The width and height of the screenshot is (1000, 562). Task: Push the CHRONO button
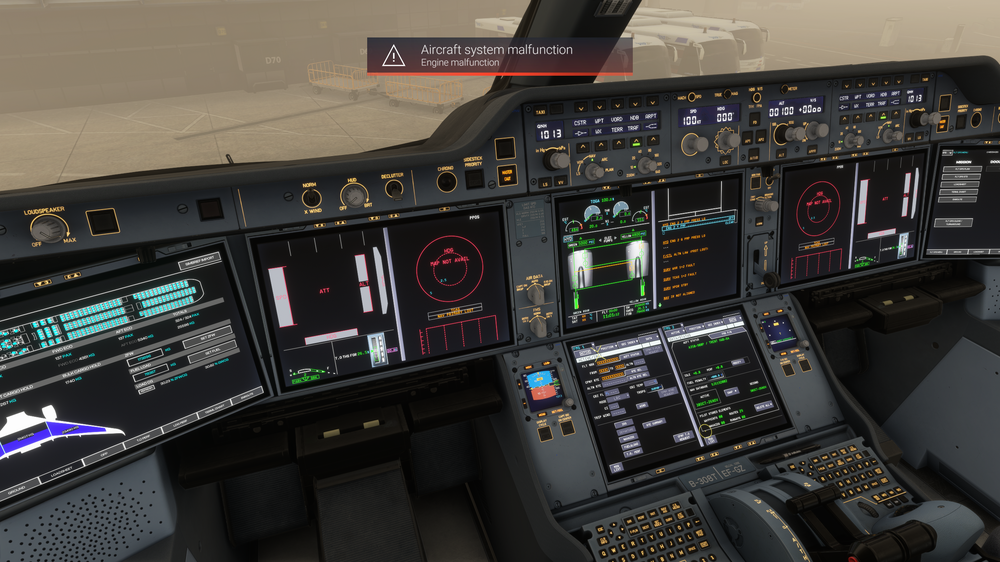[447, 181]
